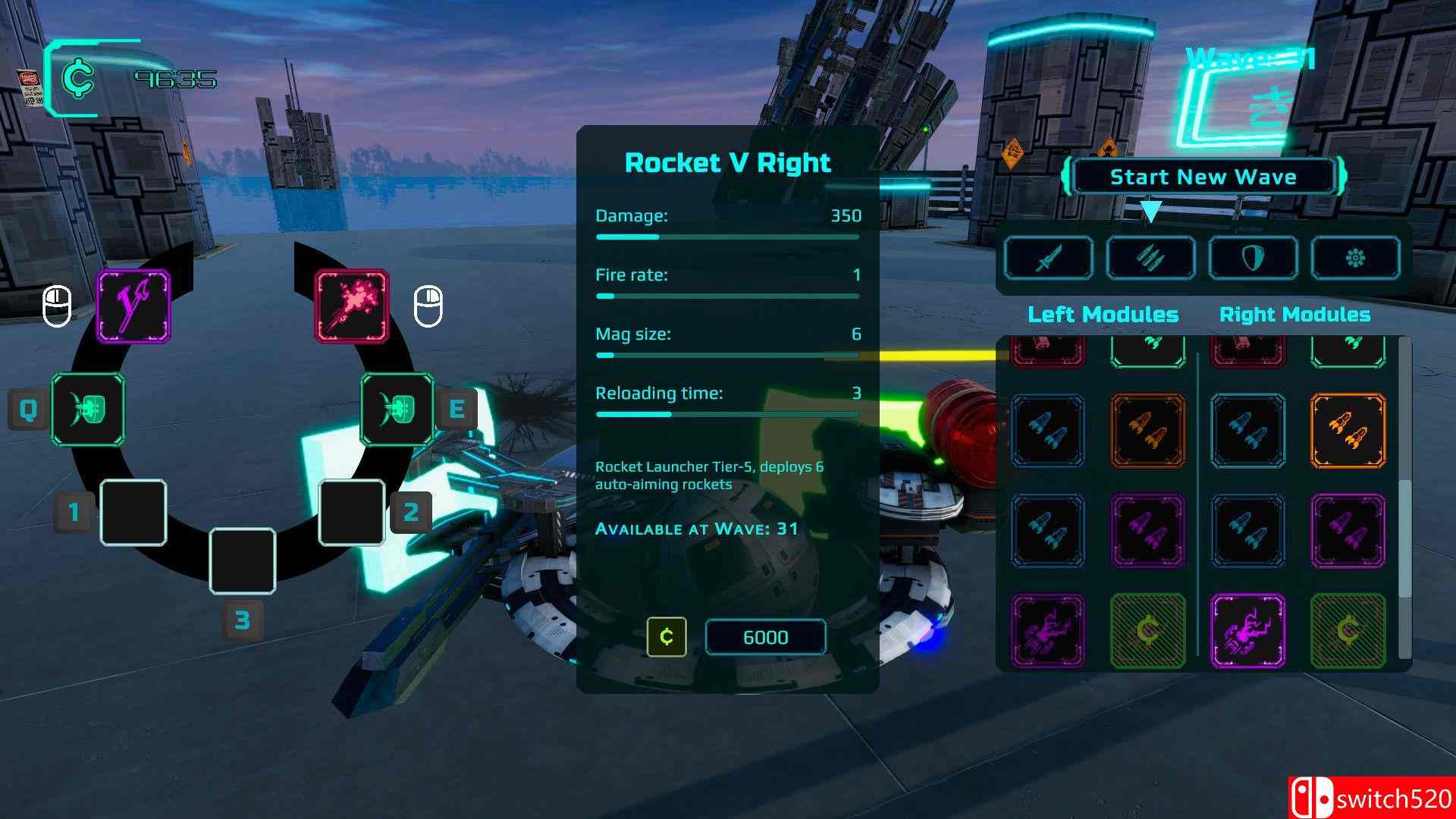The width and height of the screenshot is (1456, 819).
Task: Choose the empty loadout slot numbered 2
Action: point(351,513)
